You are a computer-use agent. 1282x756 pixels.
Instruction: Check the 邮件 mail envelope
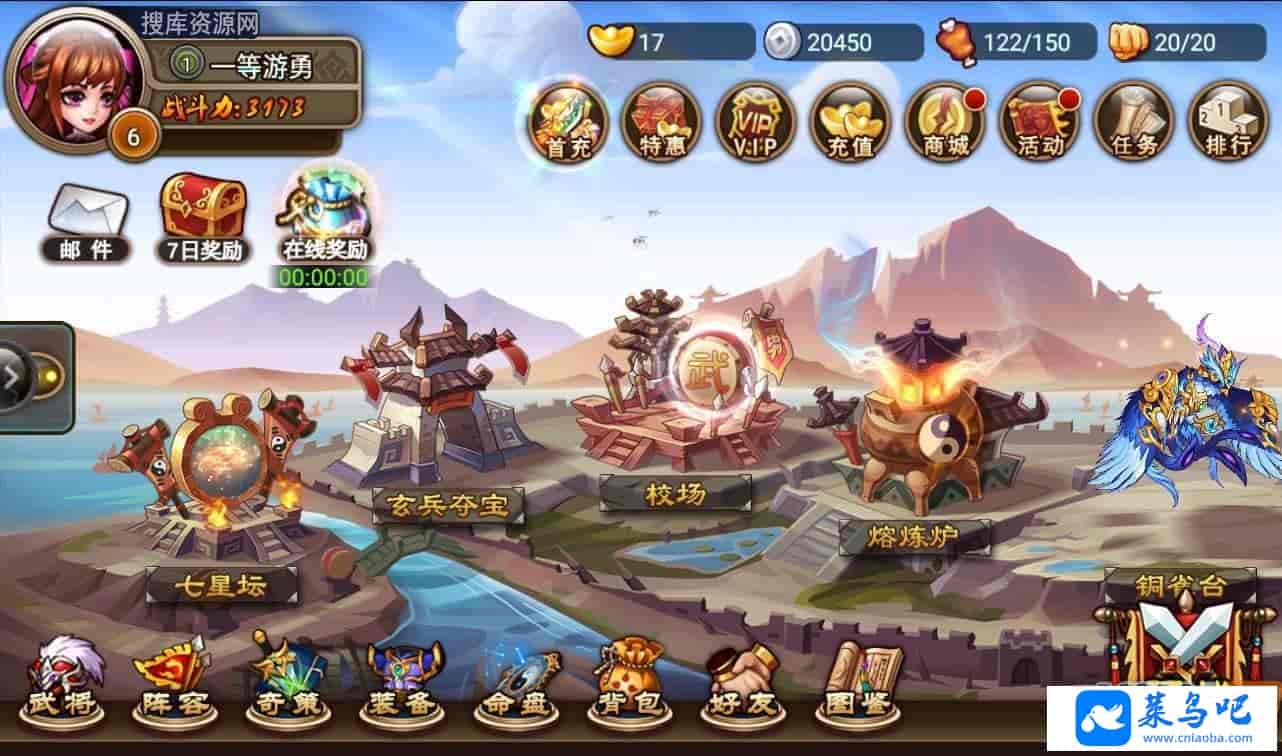[x=87, y=222]
